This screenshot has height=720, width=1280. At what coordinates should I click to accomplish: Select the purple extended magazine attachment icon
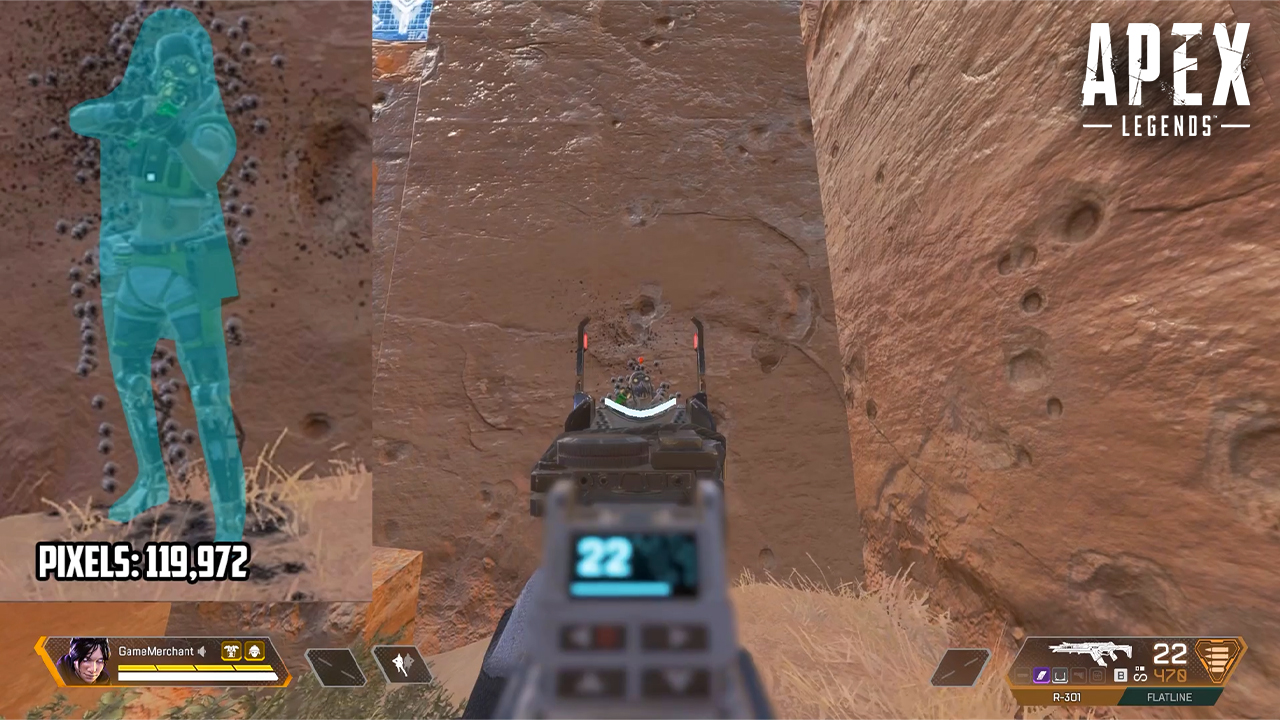click(x=1043, y=675)
